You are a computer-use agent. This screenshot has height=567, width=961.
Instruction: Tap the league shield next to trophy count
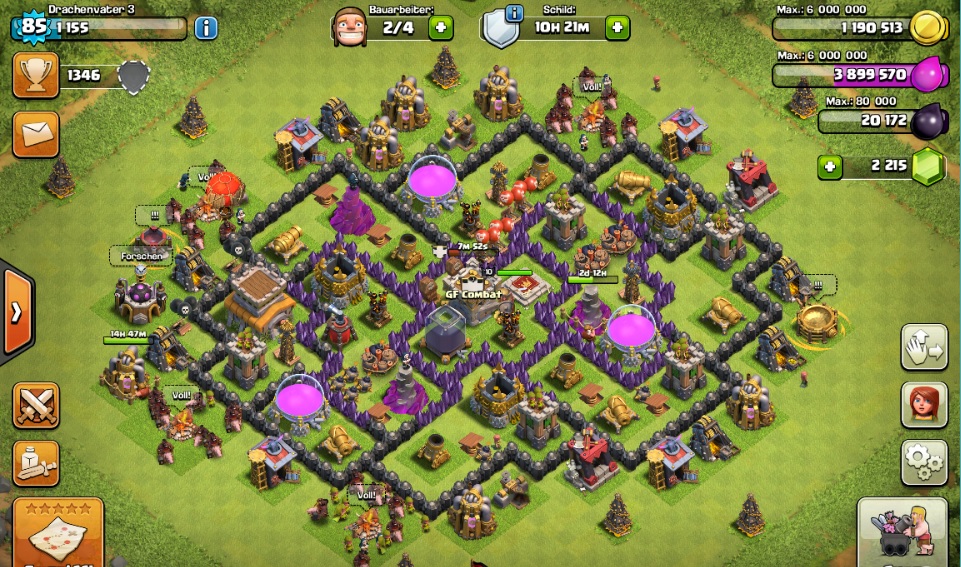click(x=133, y=76)
